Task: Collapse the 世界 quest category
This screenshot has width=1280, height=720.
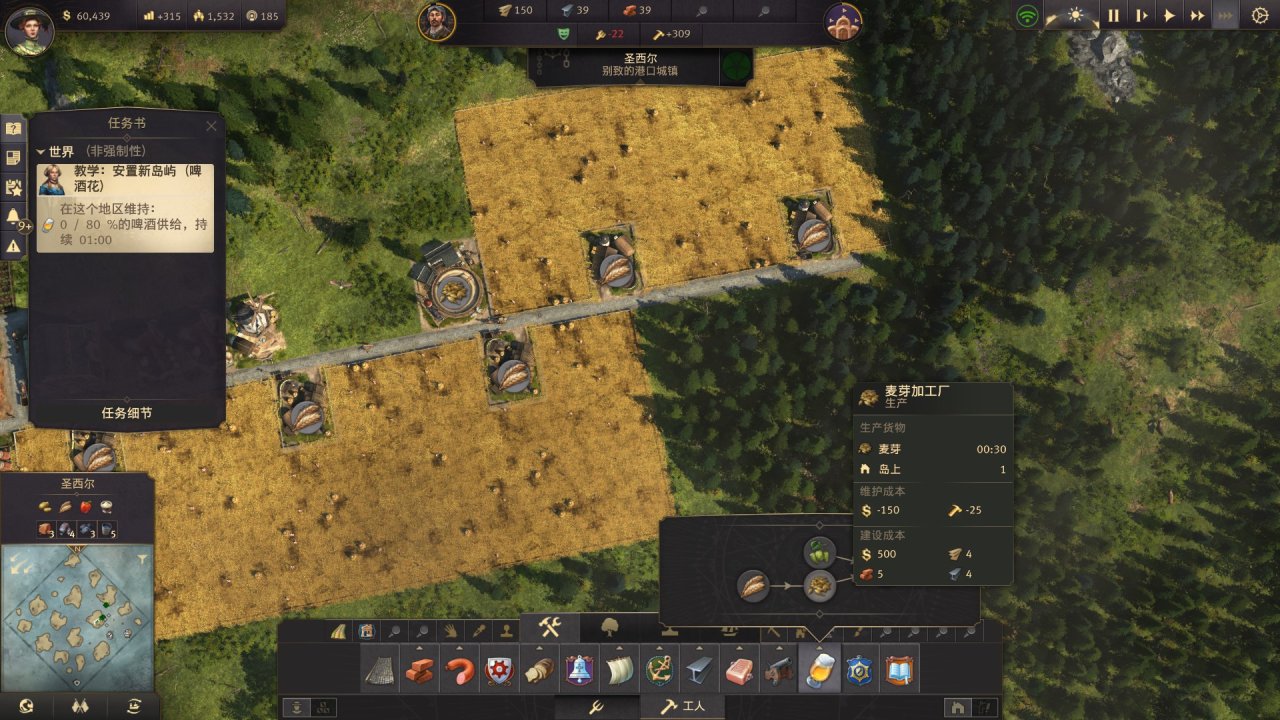Action: tap(41, 152)
